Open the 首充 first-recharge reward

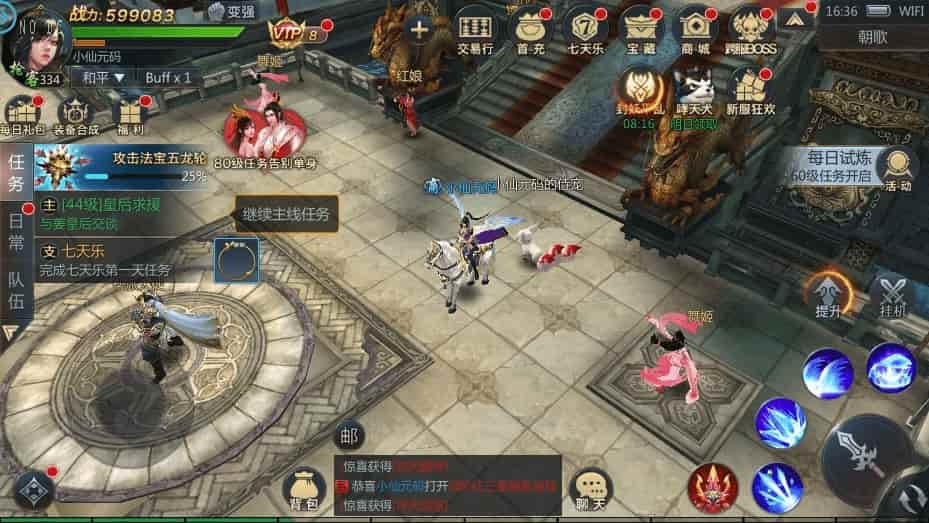530,30
